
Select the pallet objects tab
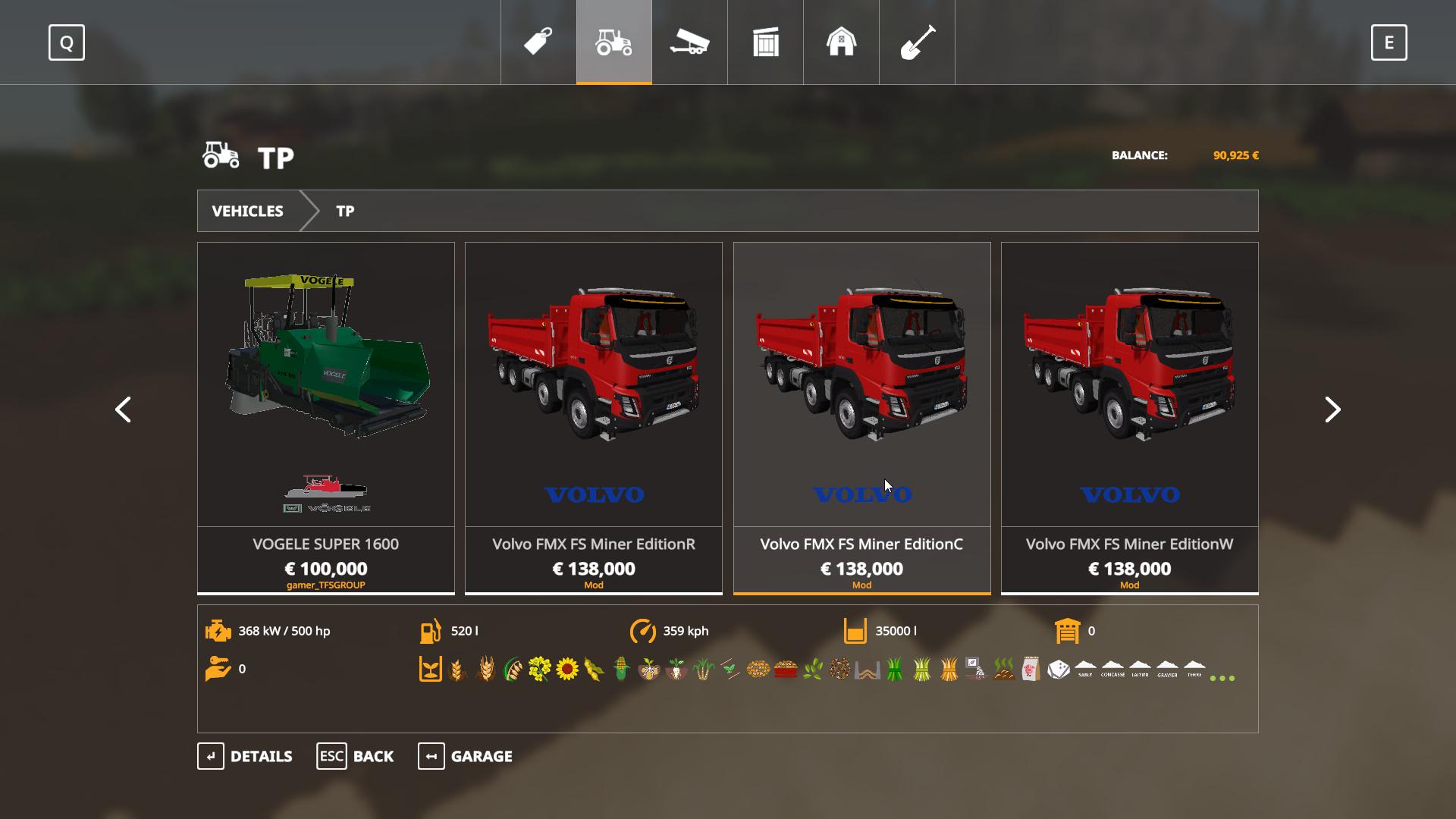(766, 42)
